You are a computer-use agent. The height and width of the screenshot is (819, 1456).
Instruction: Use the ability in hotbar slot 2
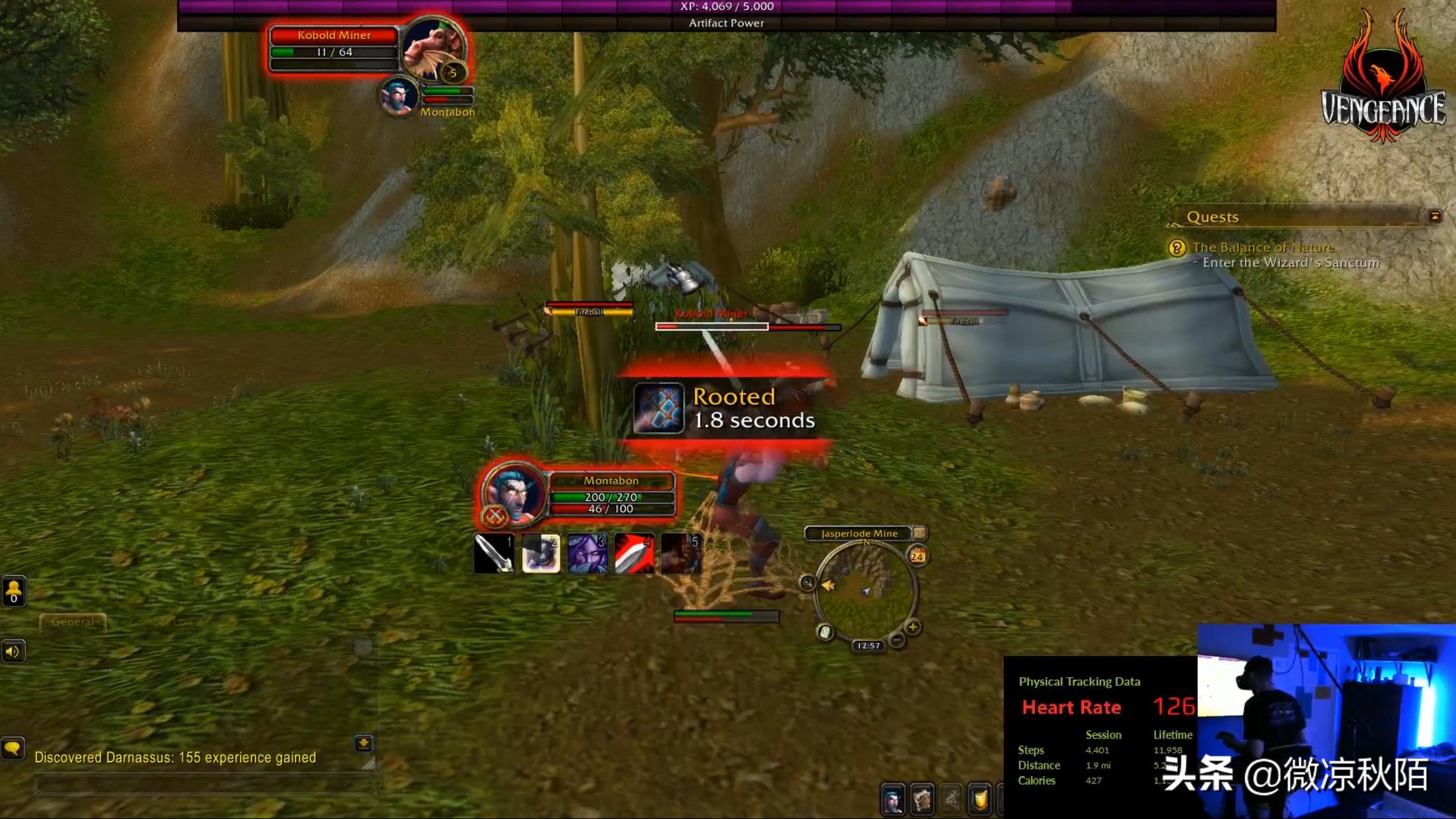tap(541, 553)
